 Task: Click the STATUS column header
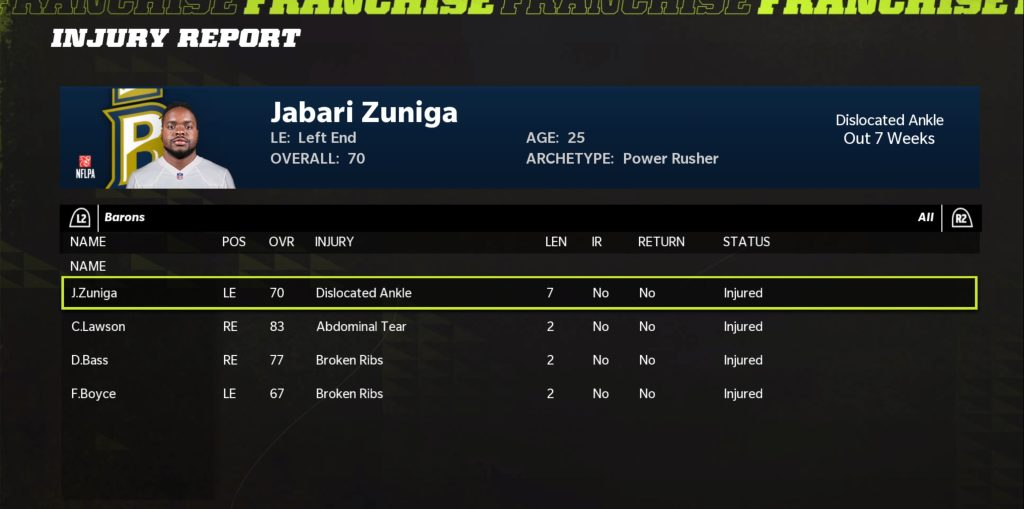(x=746, y=242)
